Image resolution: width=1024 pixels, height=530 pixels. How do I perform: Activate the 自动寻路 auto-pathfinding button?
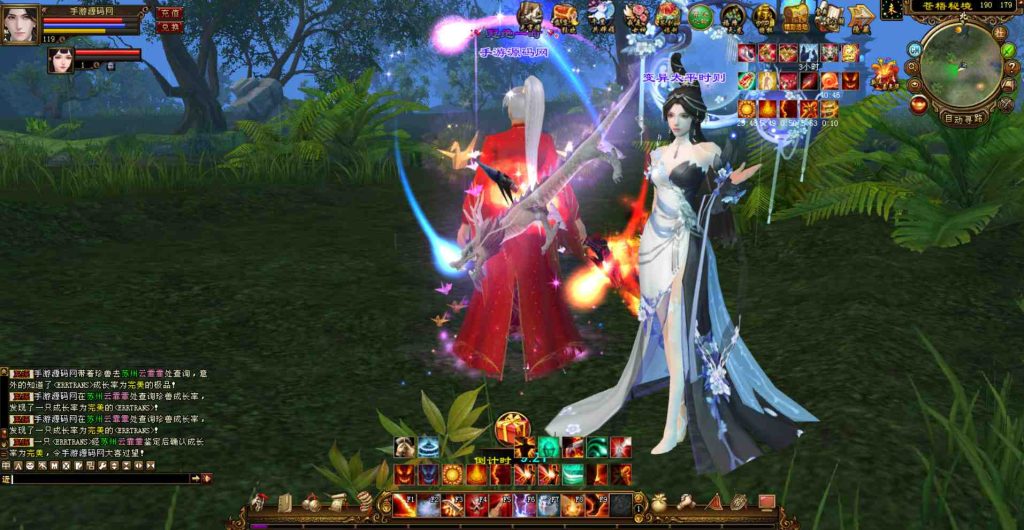point(964,118)
